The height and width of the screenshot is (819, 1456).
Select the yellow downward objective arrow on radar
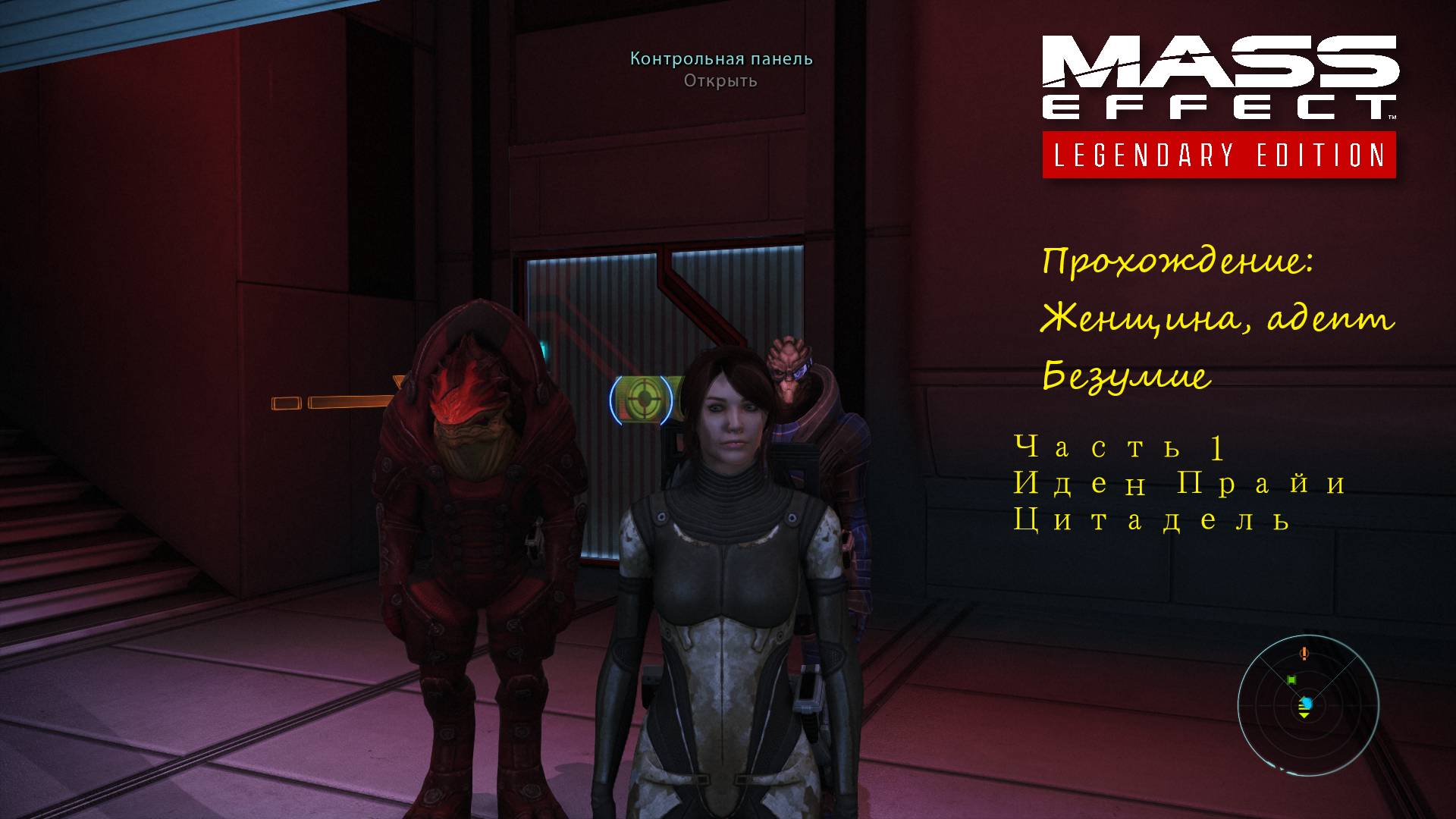click(1304, 715)
